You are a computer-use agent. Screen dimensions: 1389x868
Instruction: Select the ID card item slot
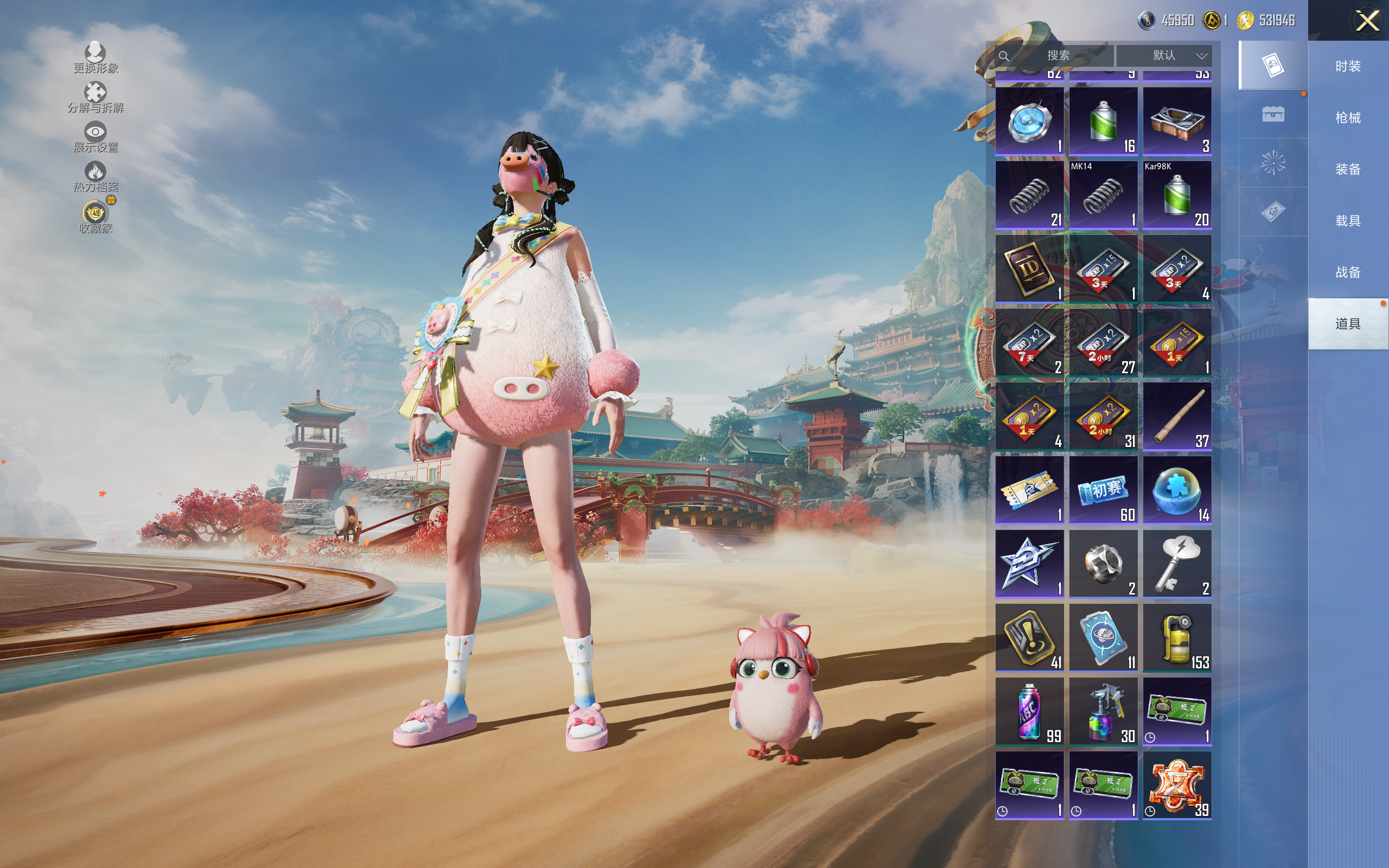point(1029,268)
